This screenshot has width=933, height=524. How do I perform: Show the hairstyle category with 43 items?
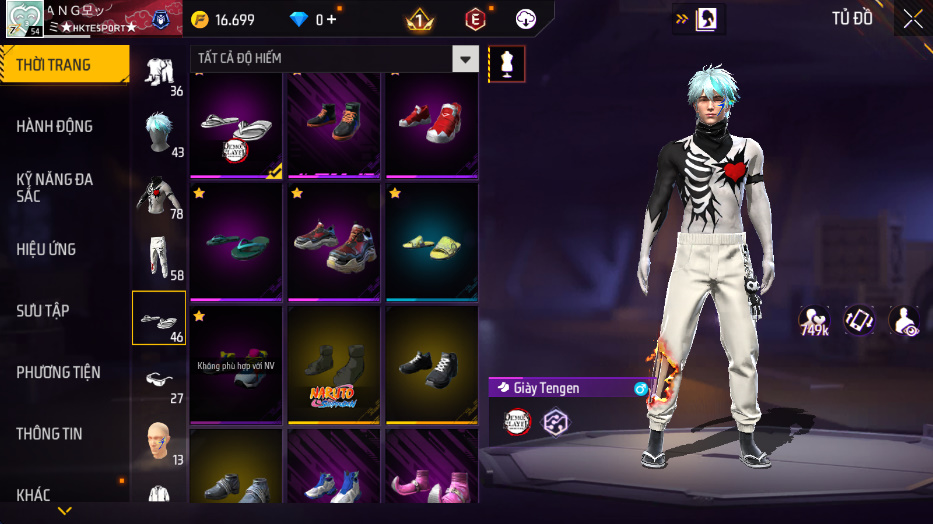point(158,132)
